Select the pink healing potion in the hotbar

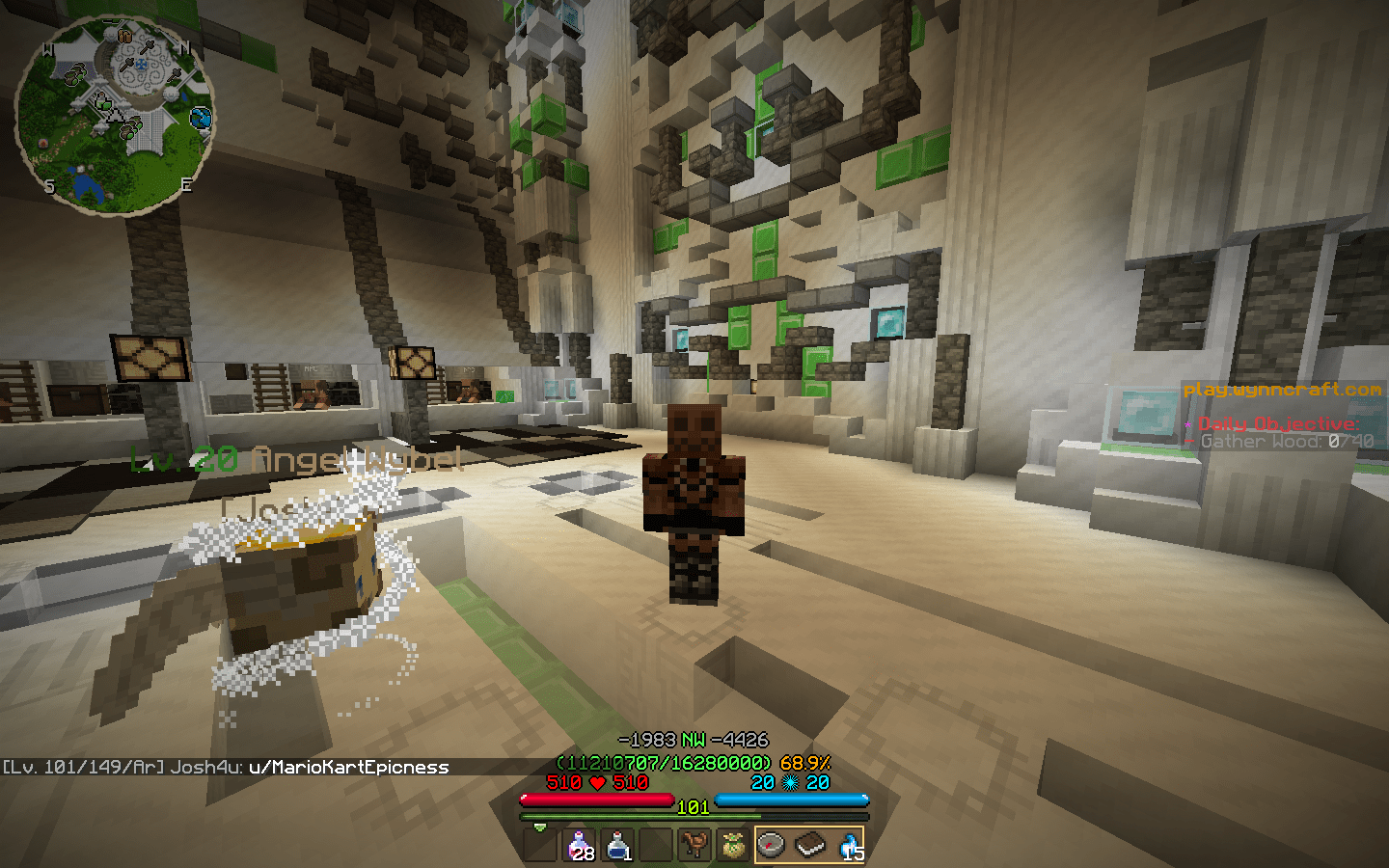click(x=578, y=844)
